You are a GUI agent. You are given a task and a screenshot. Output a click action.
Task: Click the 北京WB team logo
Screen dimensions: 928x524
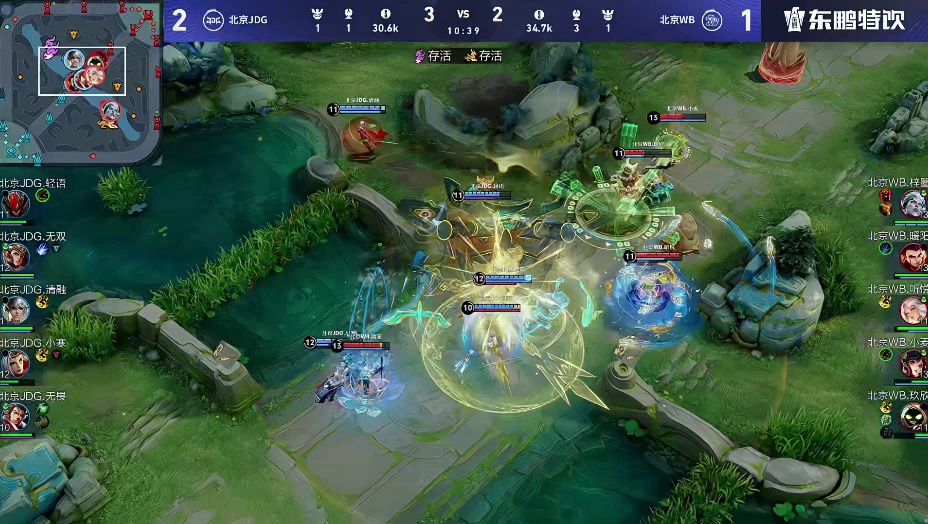pyautogui.click(x=711, y=19)
